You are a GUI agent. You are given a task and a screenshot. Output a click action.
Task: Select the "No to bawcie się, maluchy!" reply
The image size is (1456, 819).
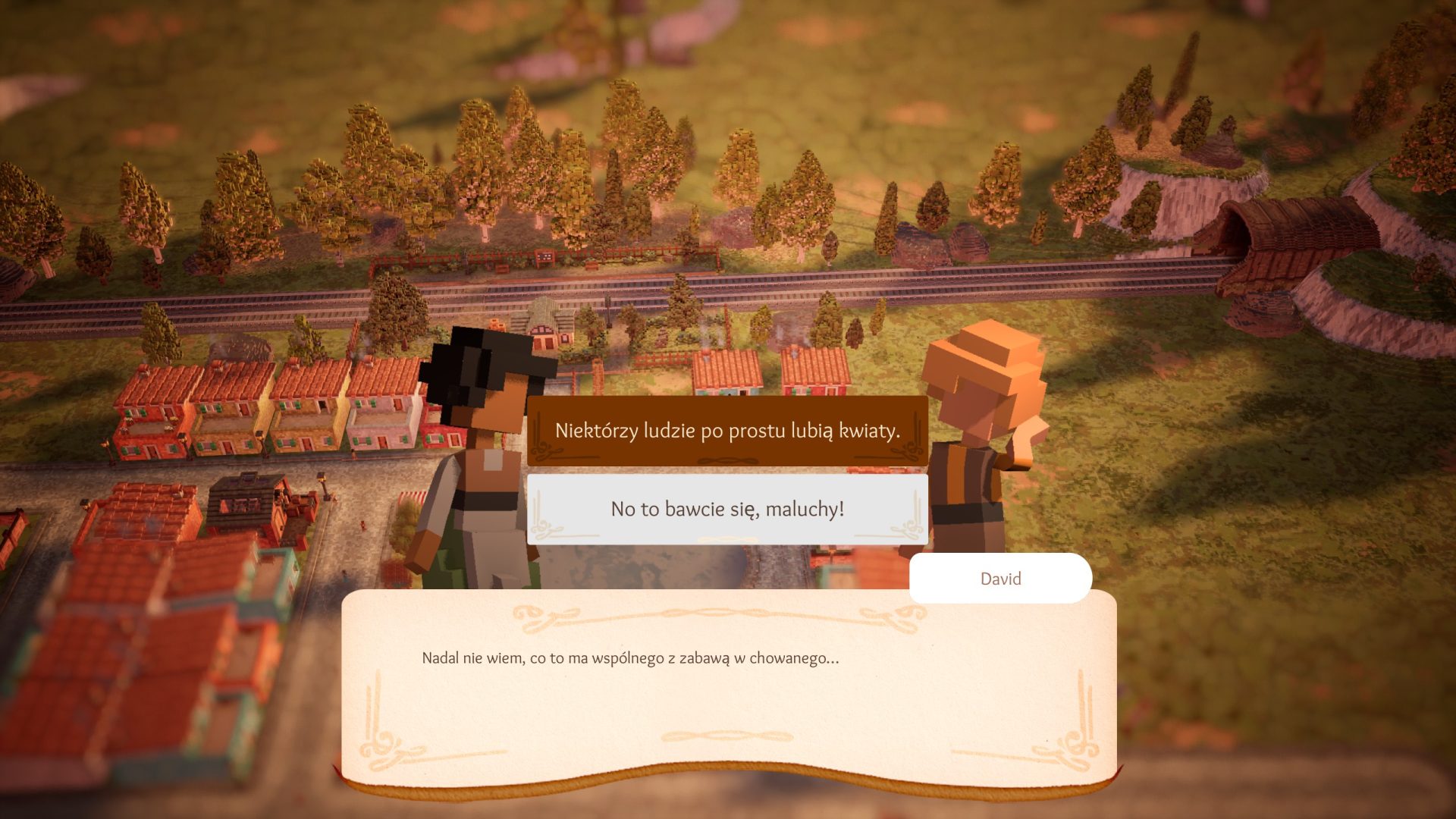click(727, 509)
